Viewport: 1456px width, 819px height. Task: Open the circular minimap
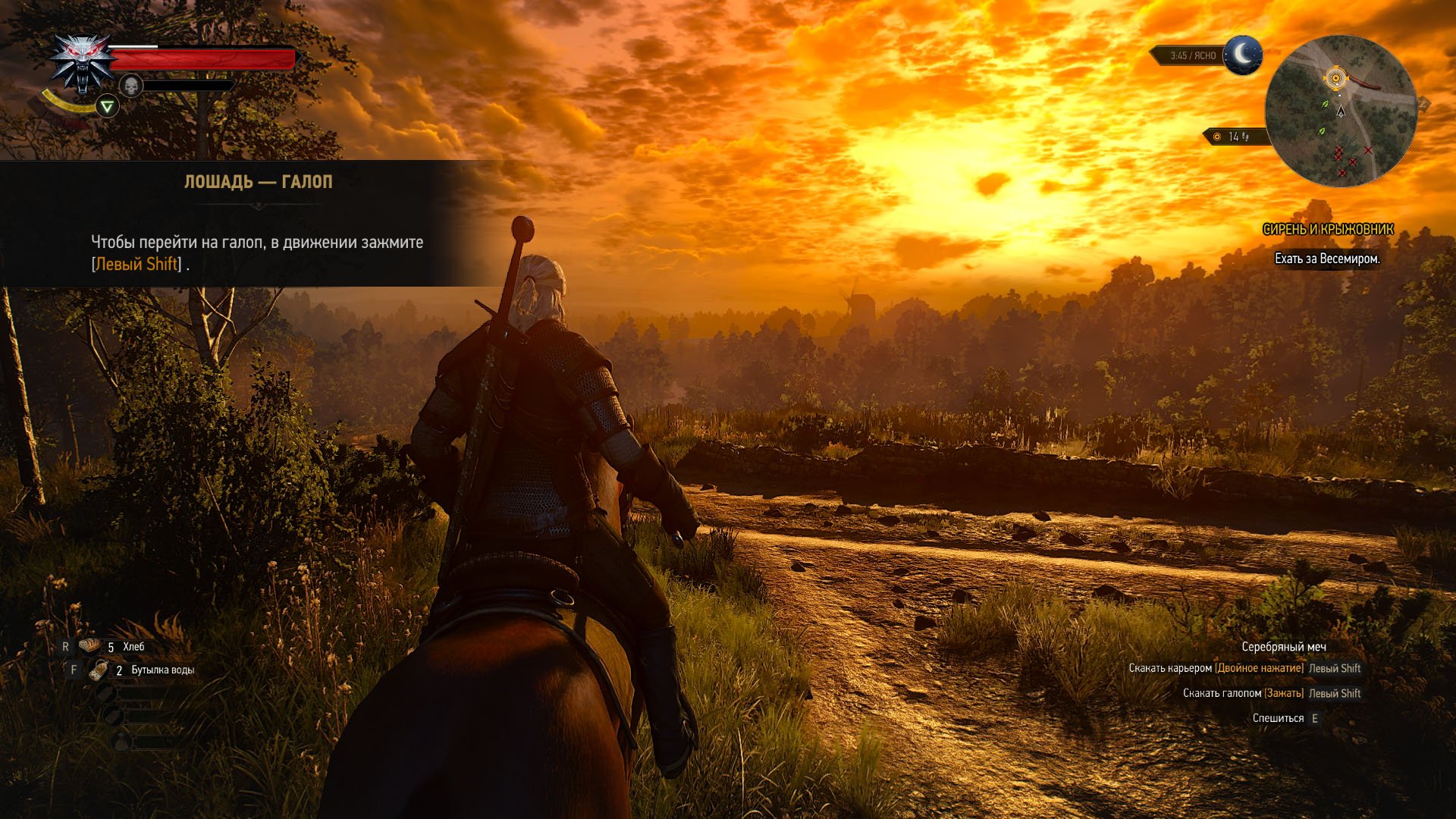pos(1341,111)
